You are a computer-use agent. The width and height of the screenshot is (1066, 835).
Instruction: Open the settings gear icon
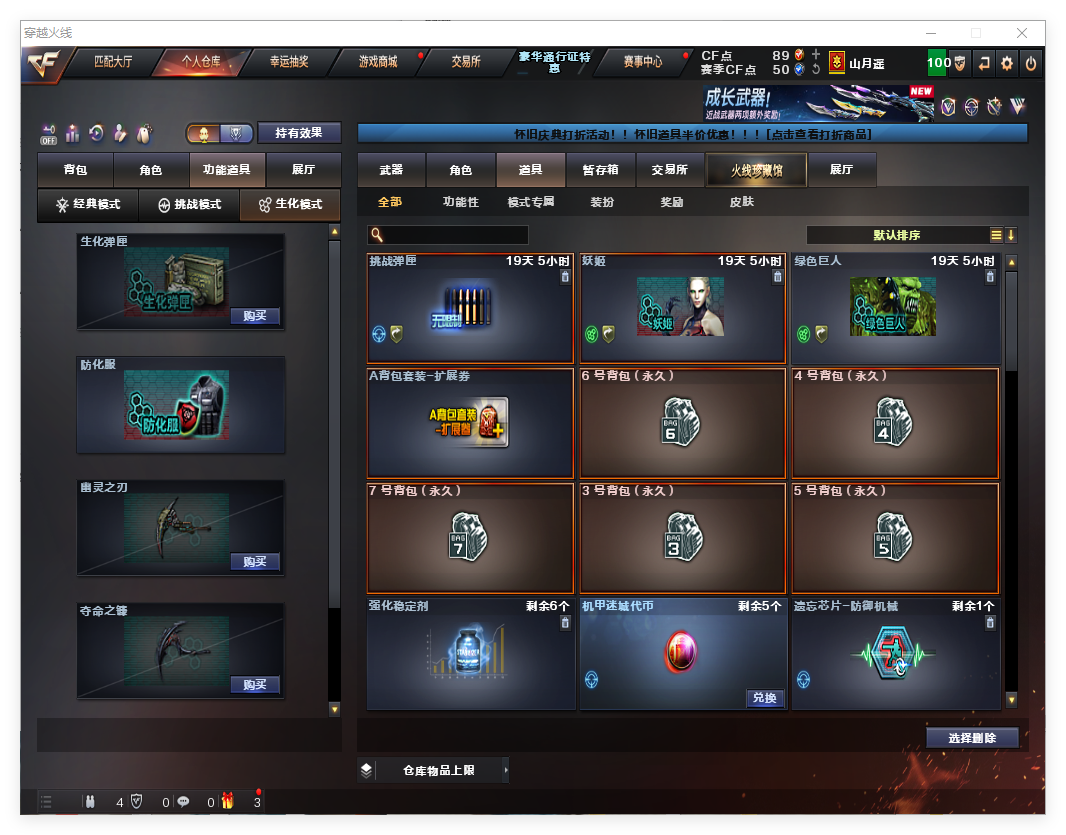1007,63
